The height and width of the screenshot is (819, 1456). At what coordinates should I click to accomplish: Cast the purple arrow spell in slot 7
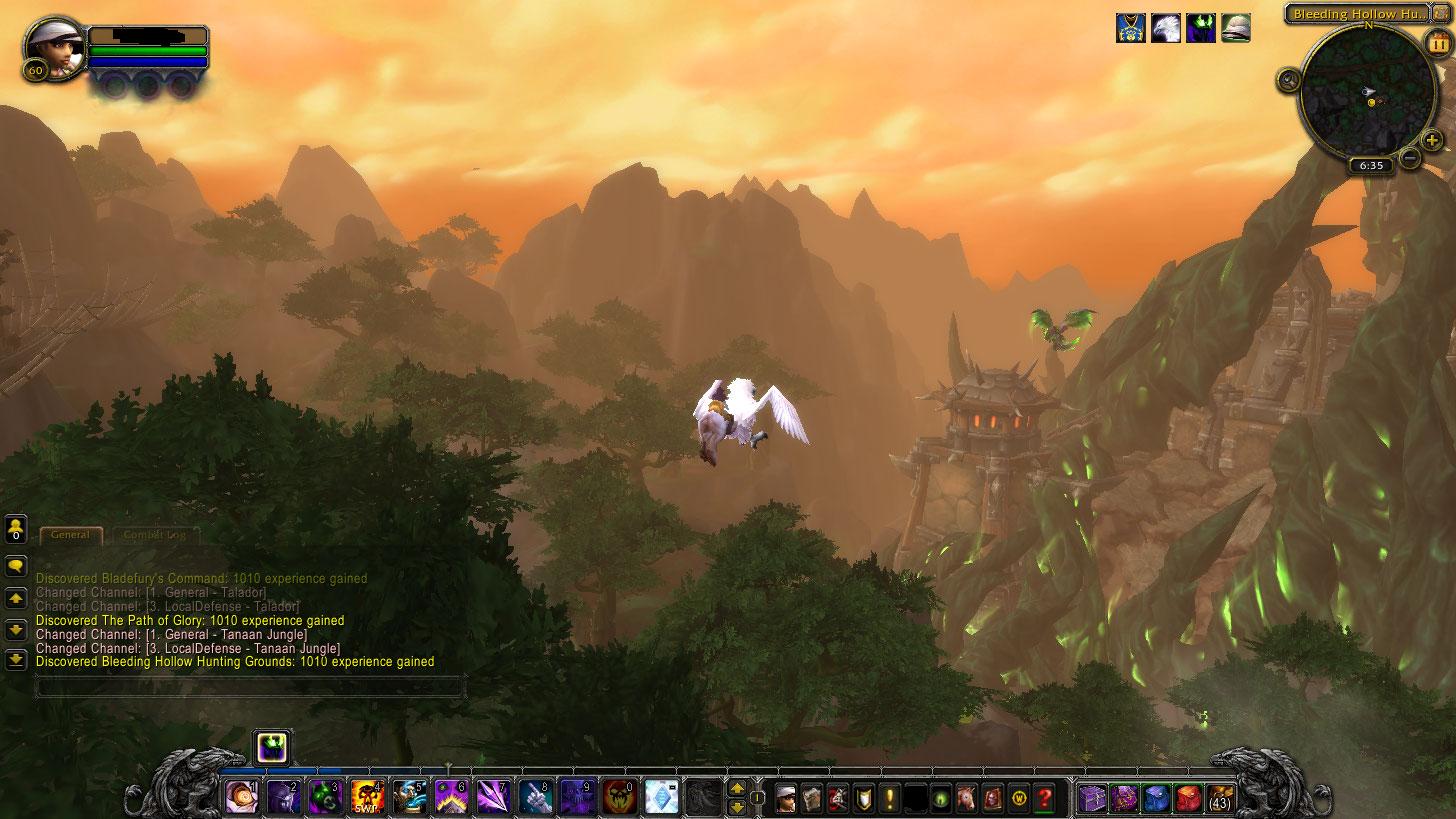(493, 798)
